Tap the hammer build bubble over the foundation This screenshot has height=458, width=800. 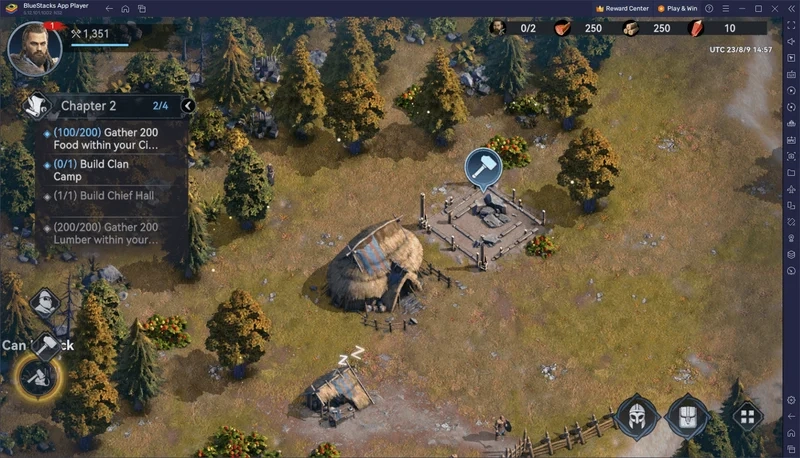[483, 169]
